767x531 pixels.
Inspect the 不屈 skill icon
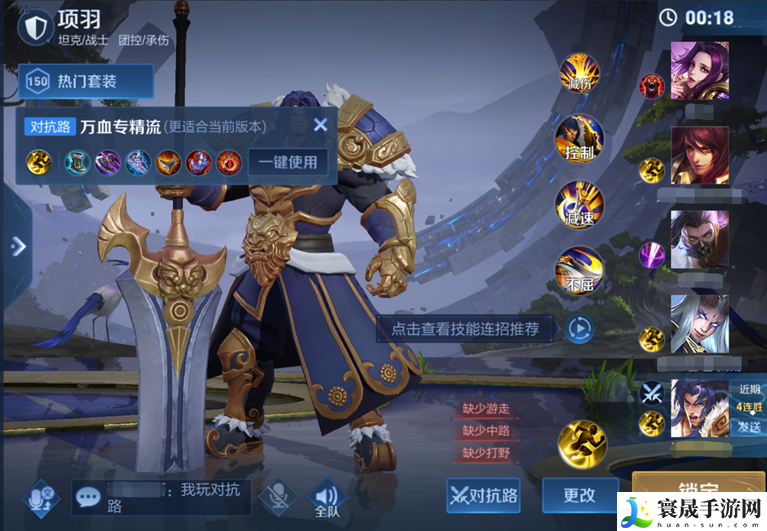pos(579,268)
